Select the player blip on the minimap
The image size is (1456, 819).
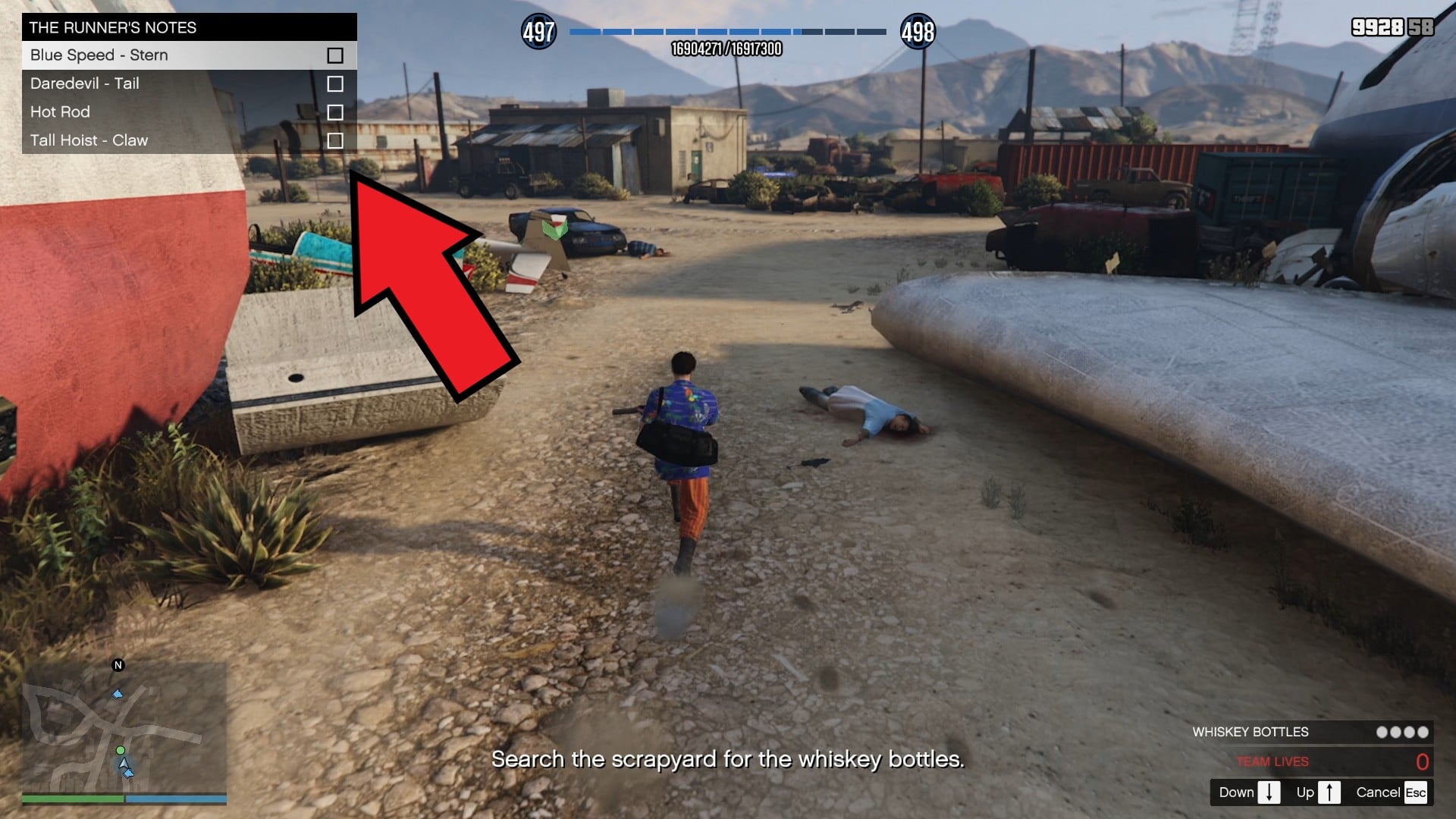(x=124, y=764)
